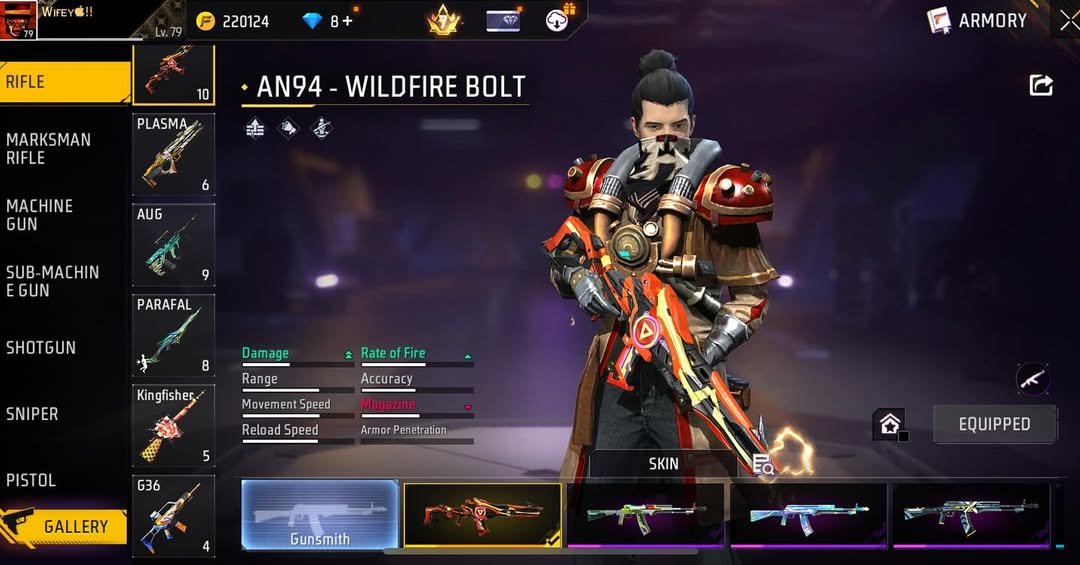
Task: Close the Armory screen
Action: pos(1068,20)
